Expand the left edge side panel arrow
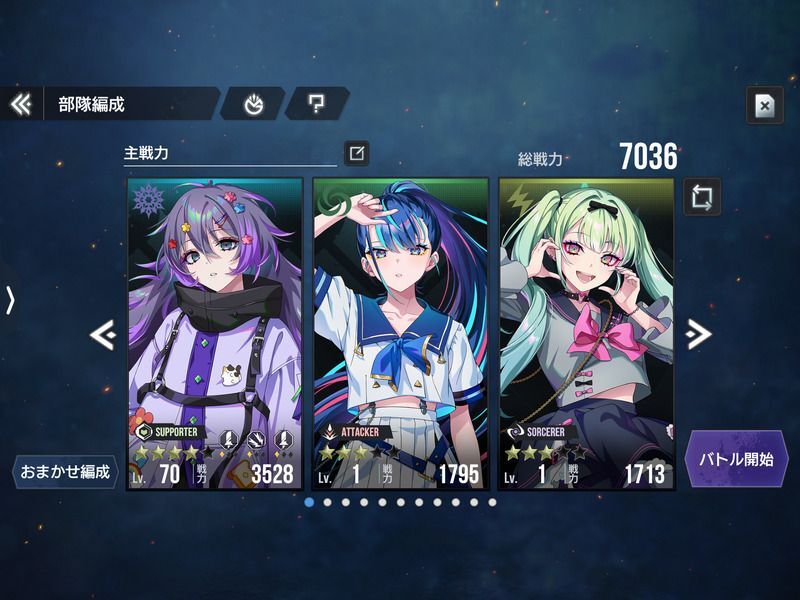Image resolution: width=800 pixels, height=600 pixels. point(10,300)
